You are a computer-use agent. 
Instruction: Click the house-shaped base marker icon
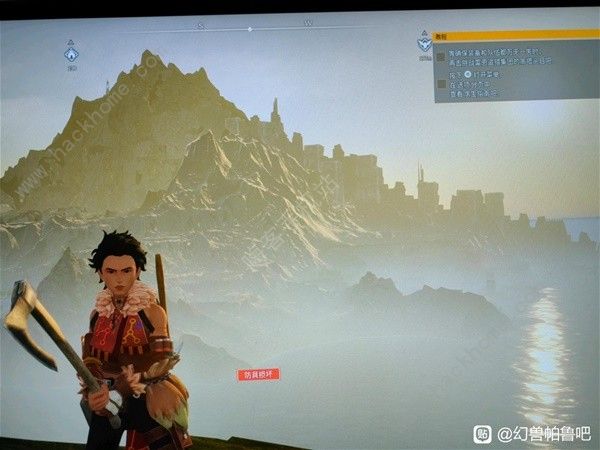coord(72,55)
